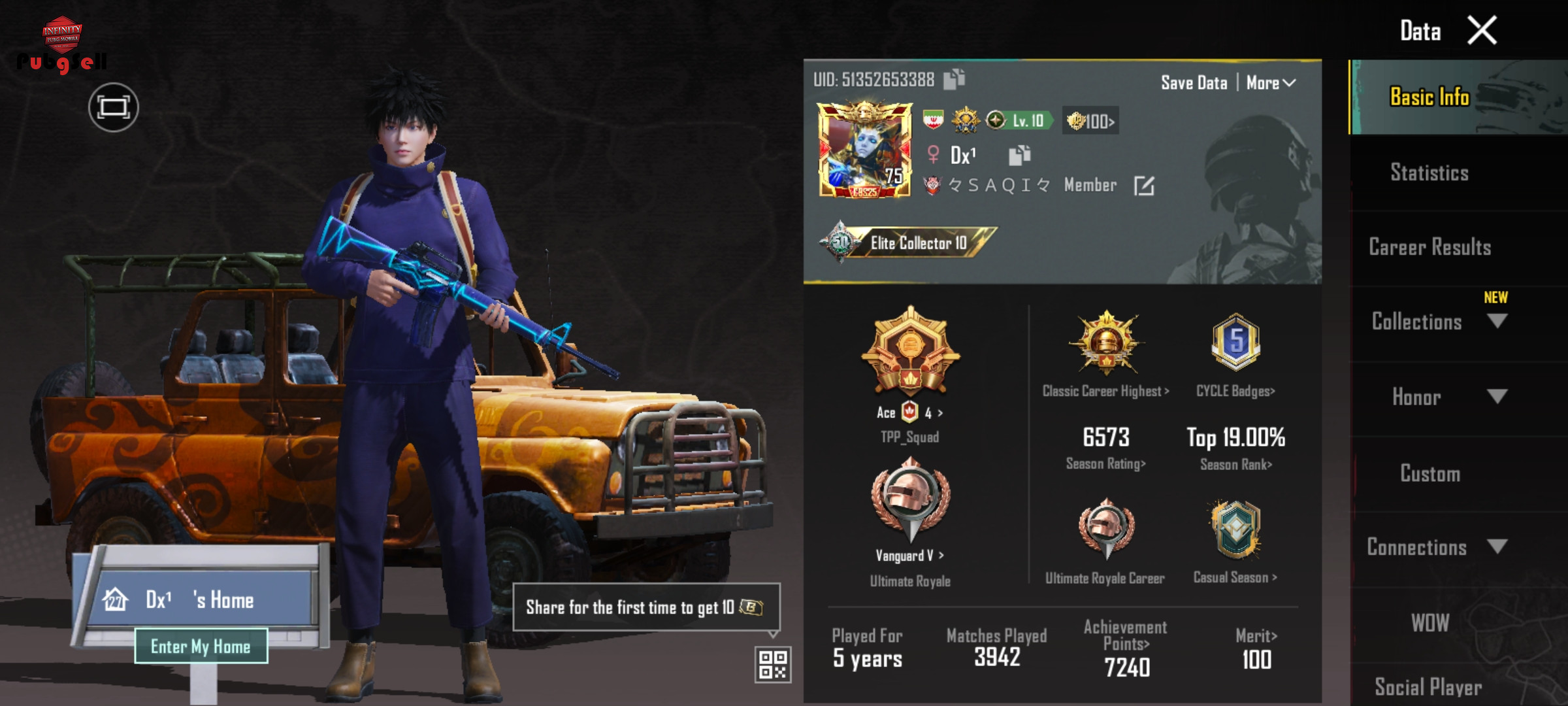
Task: Toggle the fullscreen character view icon
Action: 114,107
